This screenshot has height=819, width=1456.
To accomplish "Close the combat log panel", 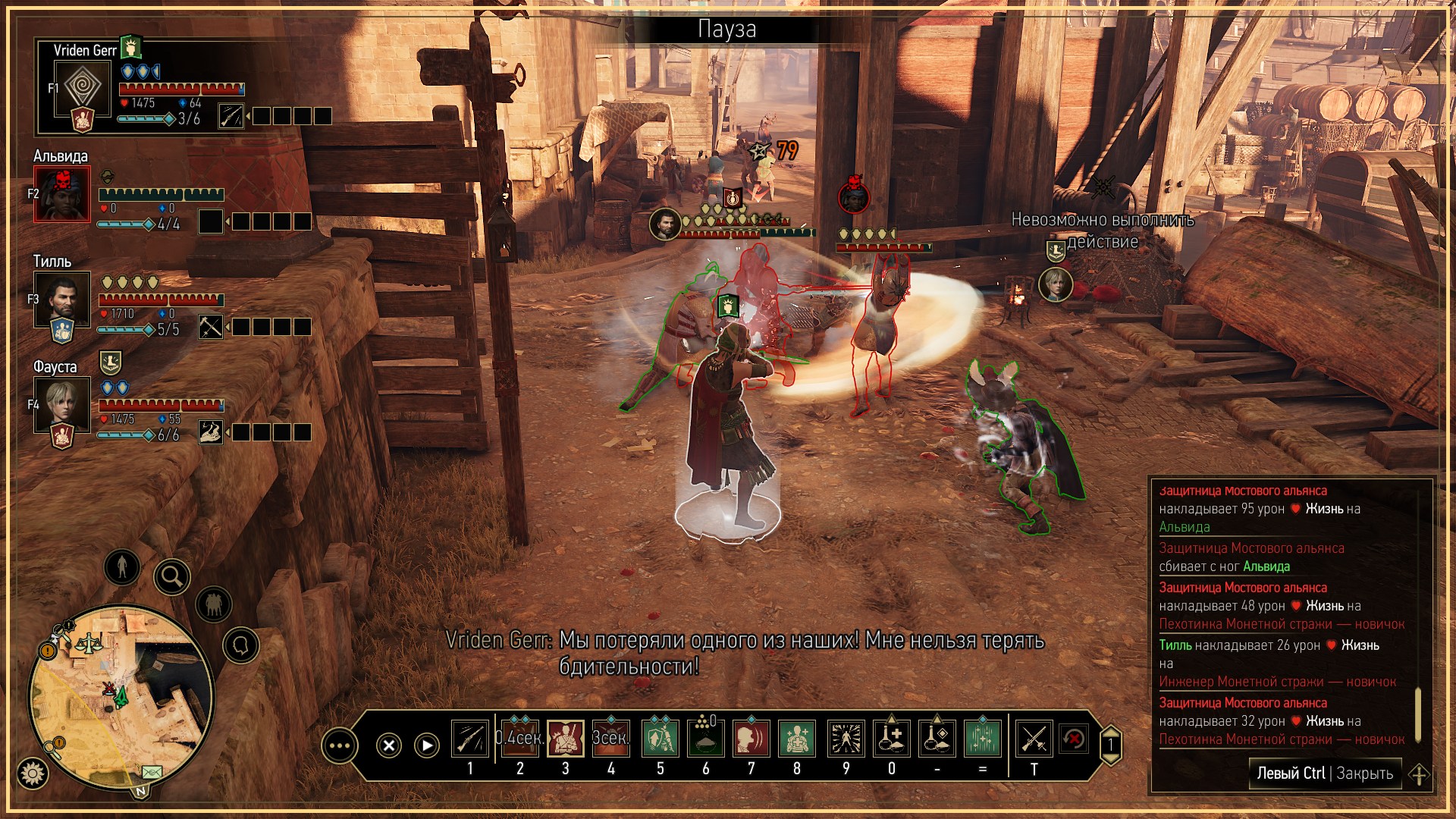I will coord(1325,773).
